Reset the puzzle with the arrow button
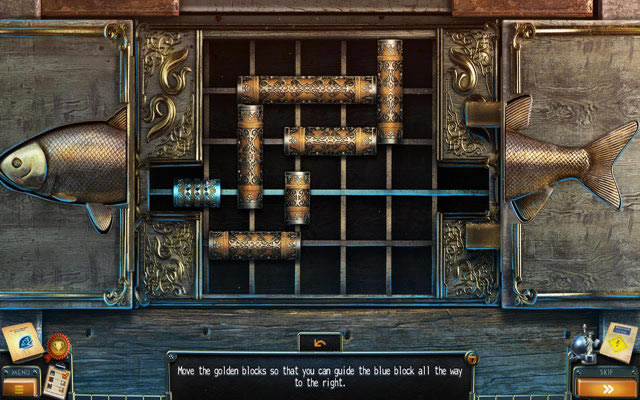The width and height of the screenshot is (640, 400). click(319, 343)
